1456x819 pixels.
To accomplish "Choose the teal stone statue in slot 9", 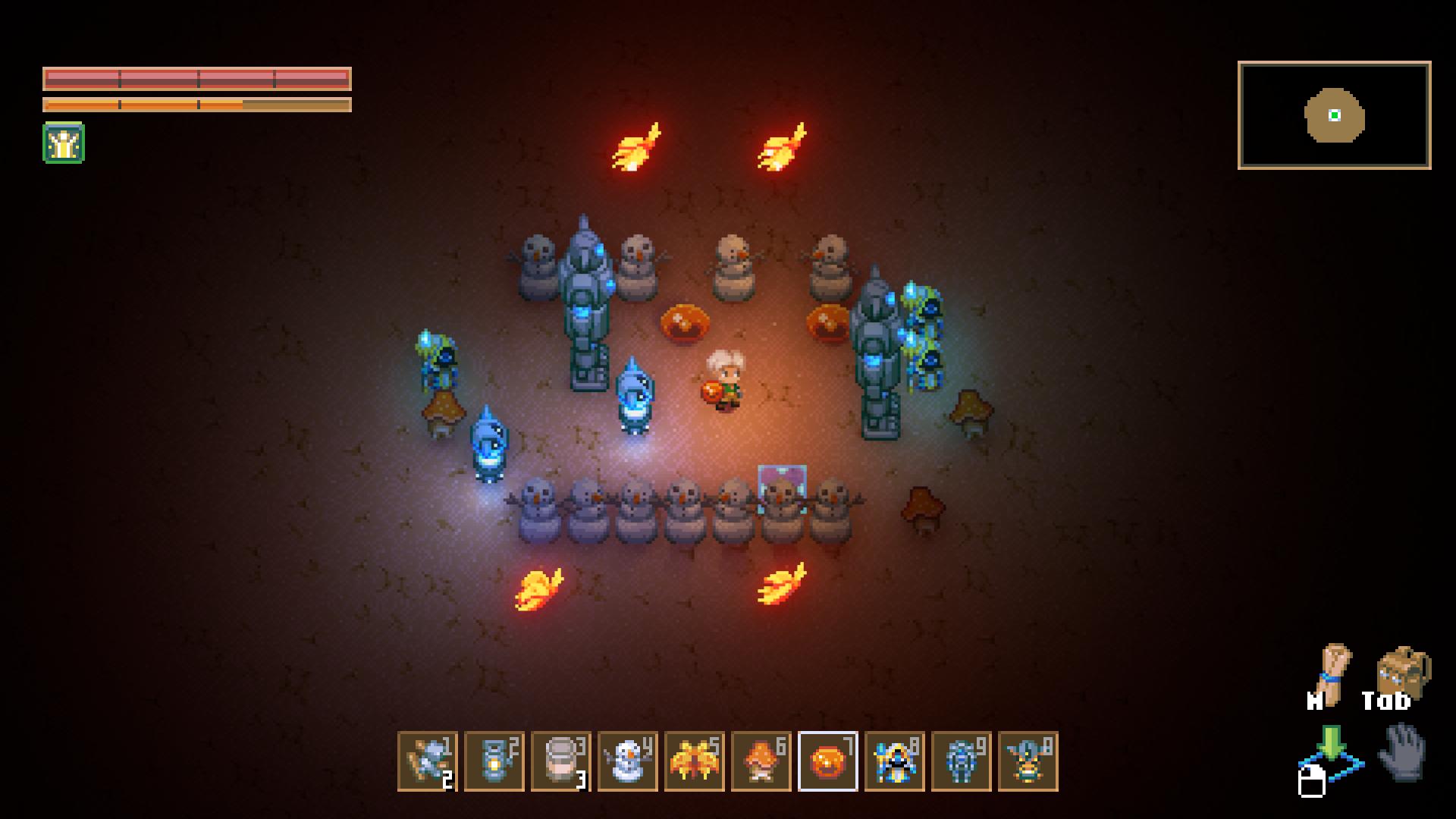I will (x=961, y=761).
